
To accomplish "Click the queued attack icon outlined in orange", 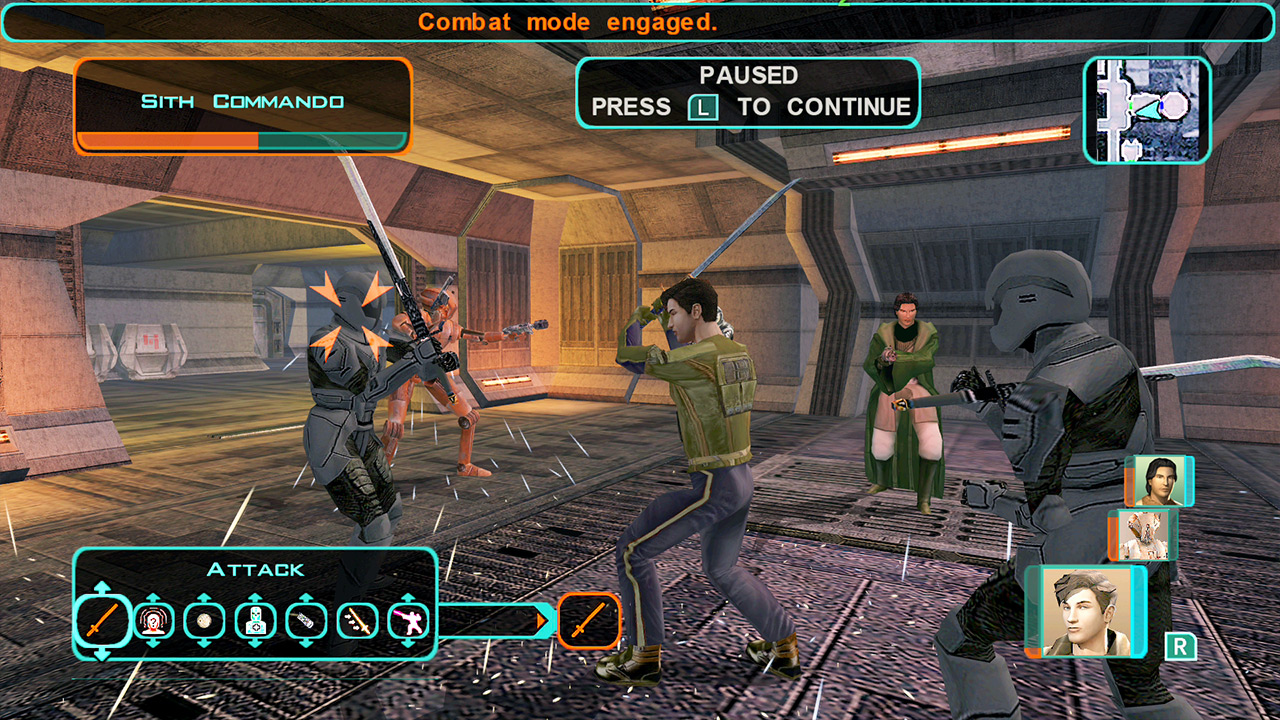I will point(590,622).
